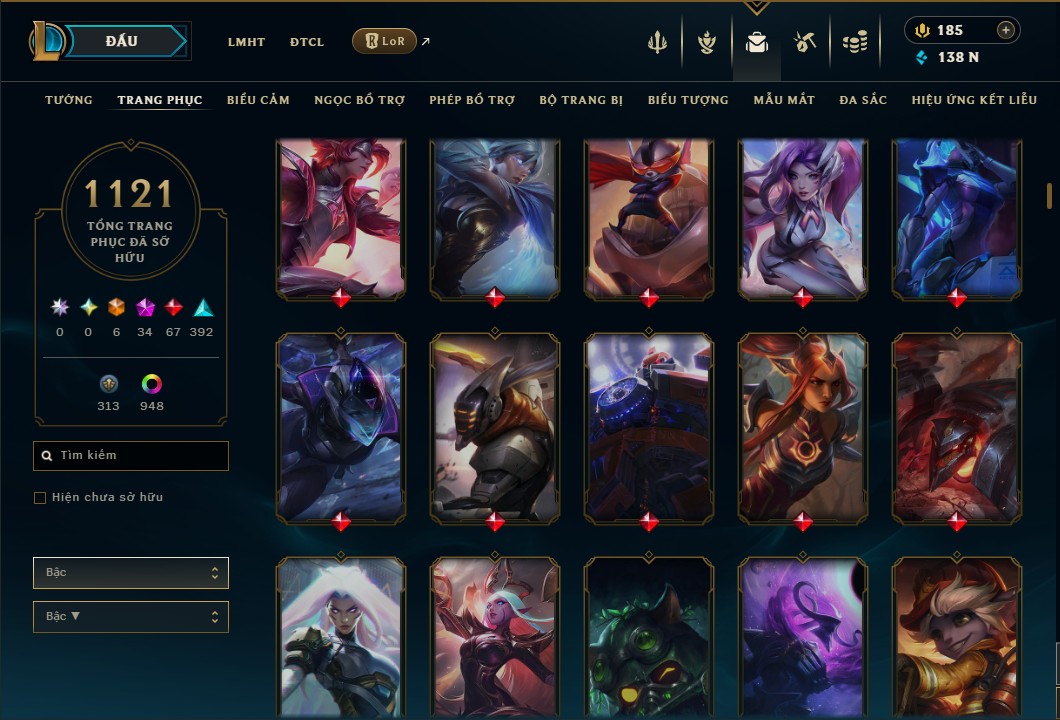
Task: Click the Tìm kiếm search field
Action: 131,456
